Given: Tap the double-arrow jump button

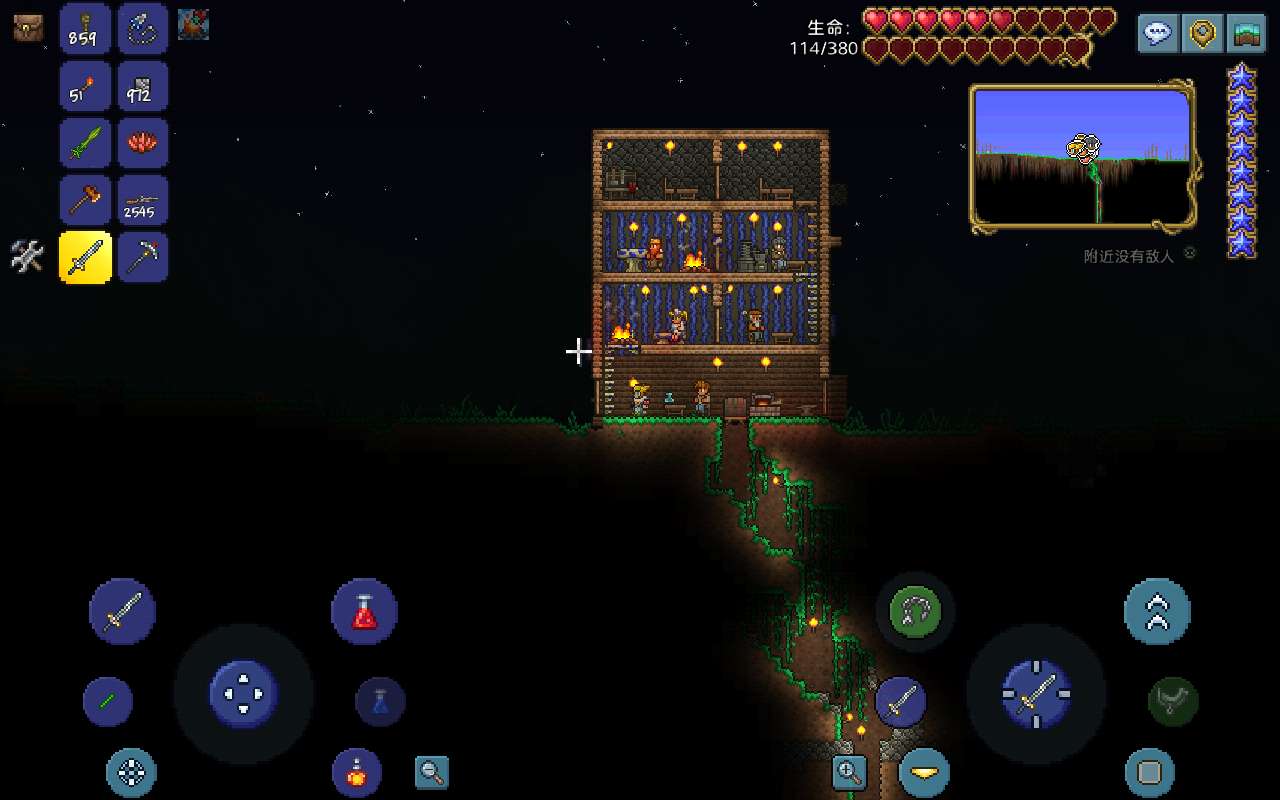Looking at the screenshot, I should click(x=1157, y=611).
